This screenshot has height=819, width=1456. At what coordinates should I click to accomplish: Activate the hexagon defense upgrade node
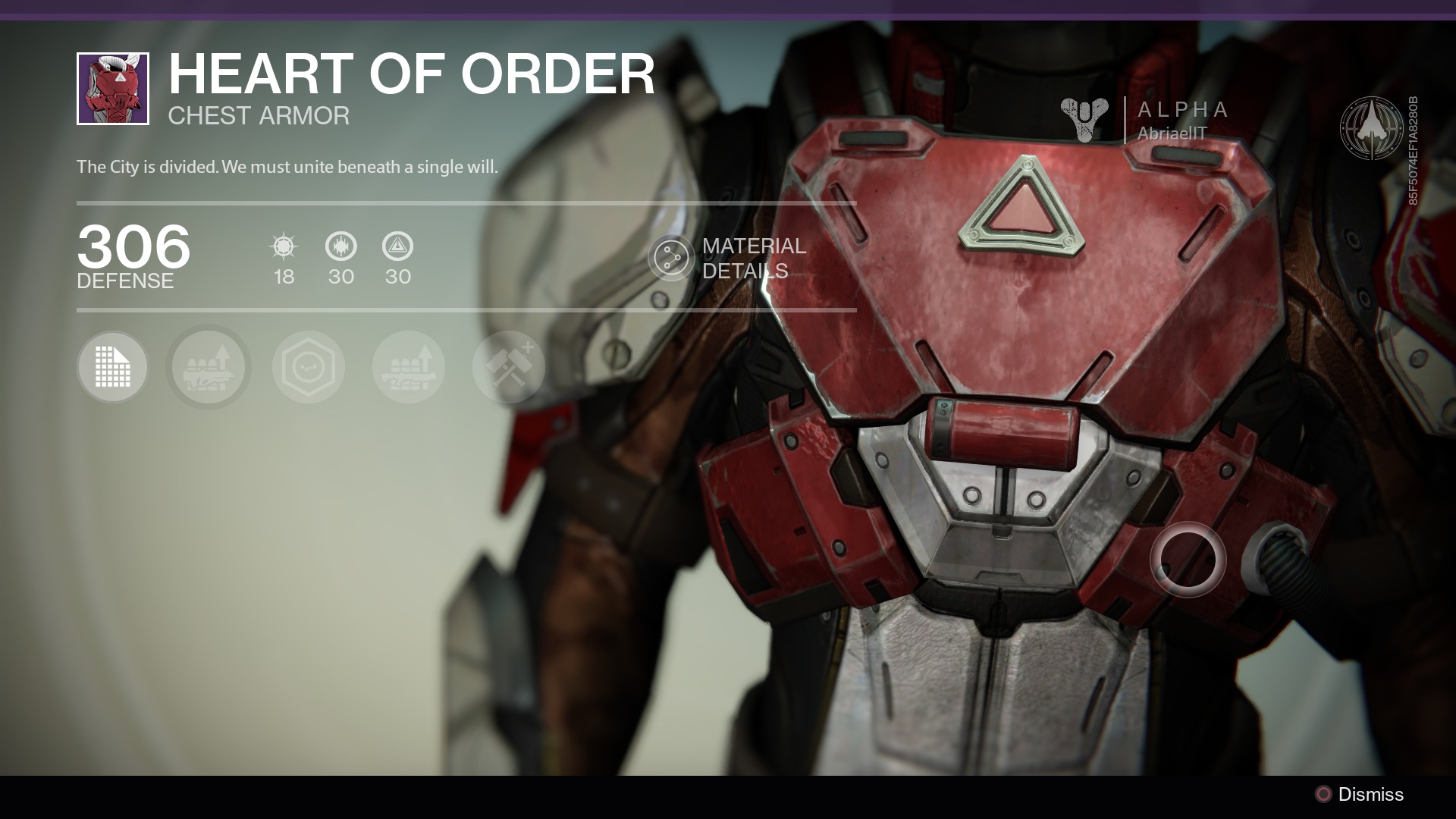(309, 367)
